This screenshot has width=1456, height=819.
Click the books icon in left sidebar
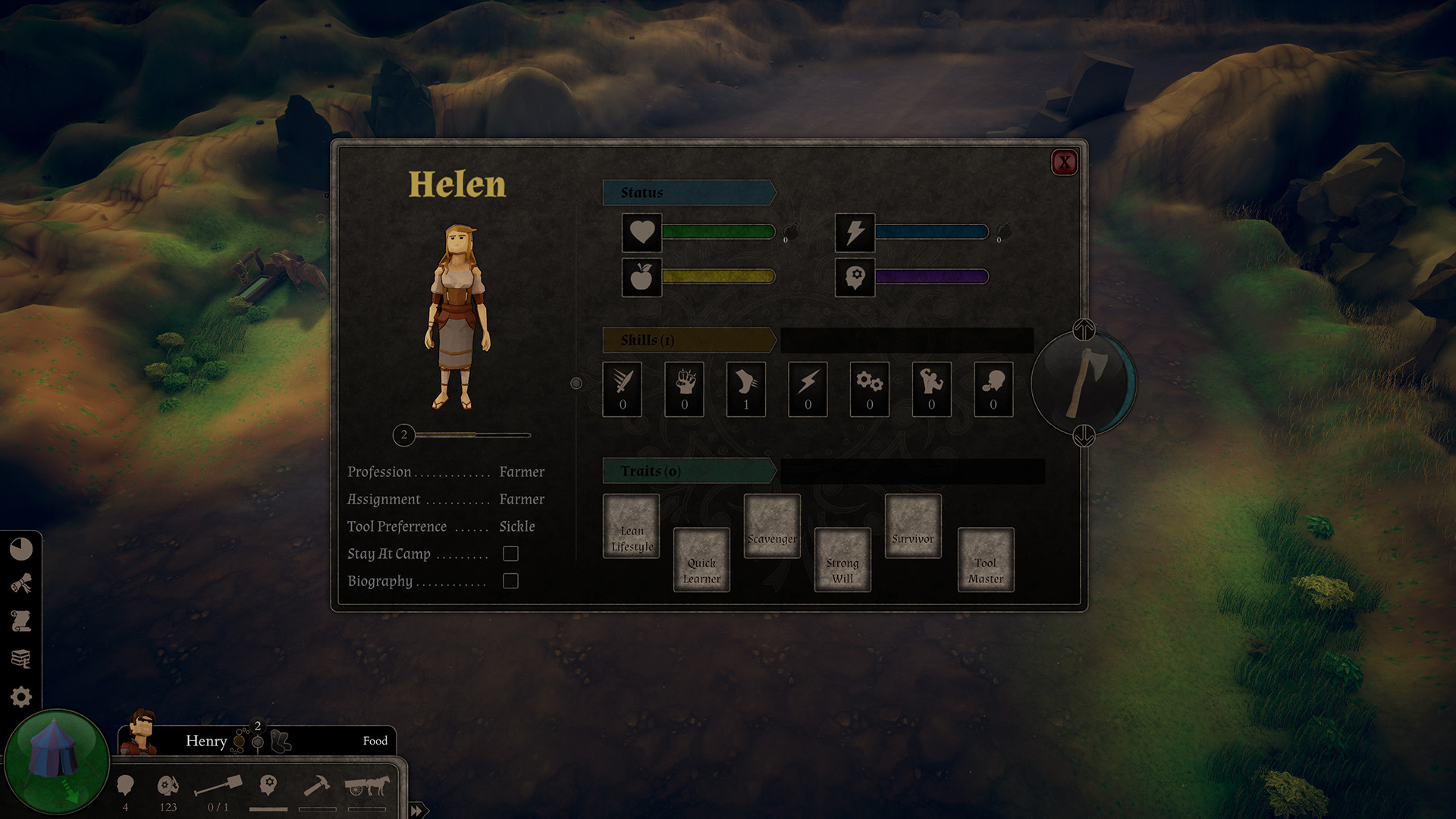tap(22, 657)
